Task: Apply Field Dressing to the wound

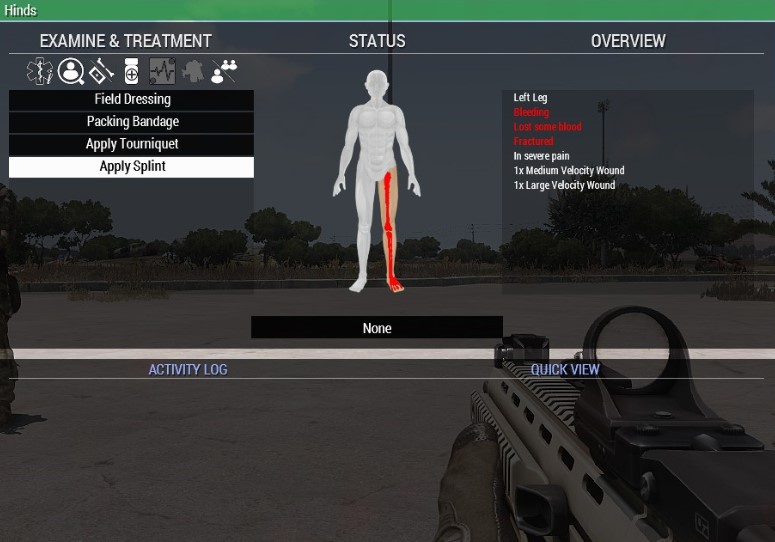Action: click(131, 100)
